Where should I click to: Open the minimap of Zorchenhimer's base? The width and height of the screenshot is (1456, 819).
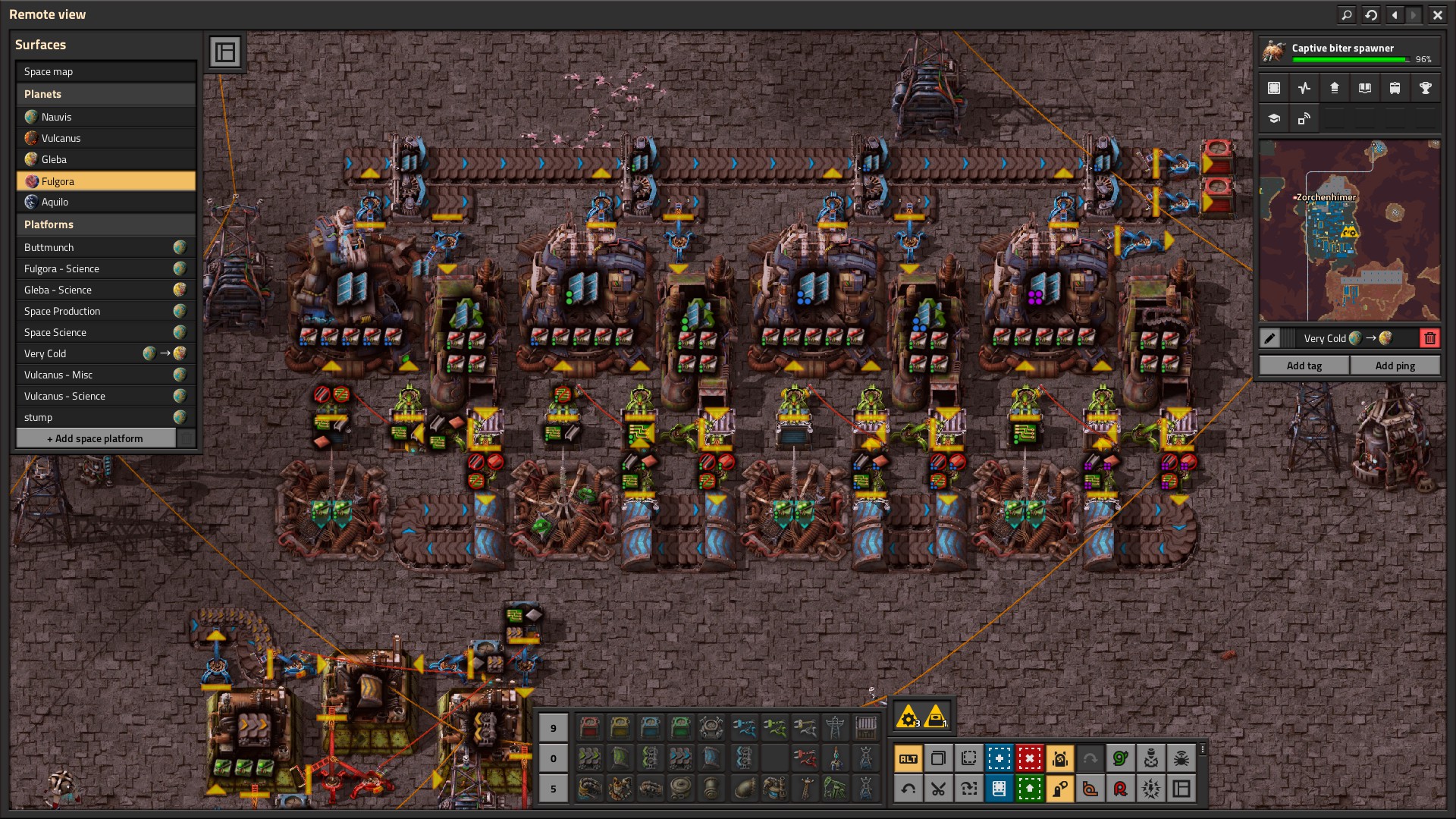(1349, 231)
